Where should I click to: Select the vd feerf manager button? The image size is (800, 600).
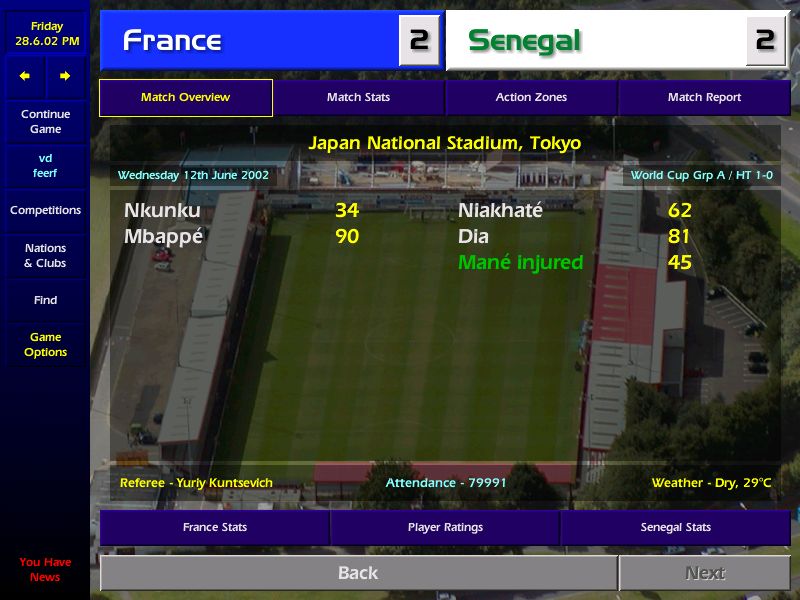click(x=45, y=166)
